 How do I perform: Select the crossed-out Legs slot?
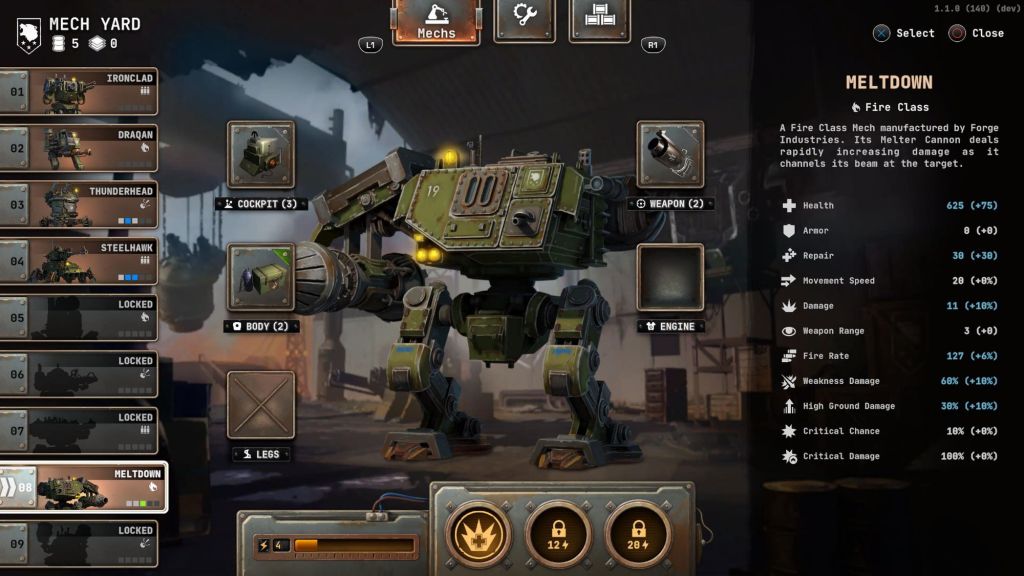pos(261,405)
